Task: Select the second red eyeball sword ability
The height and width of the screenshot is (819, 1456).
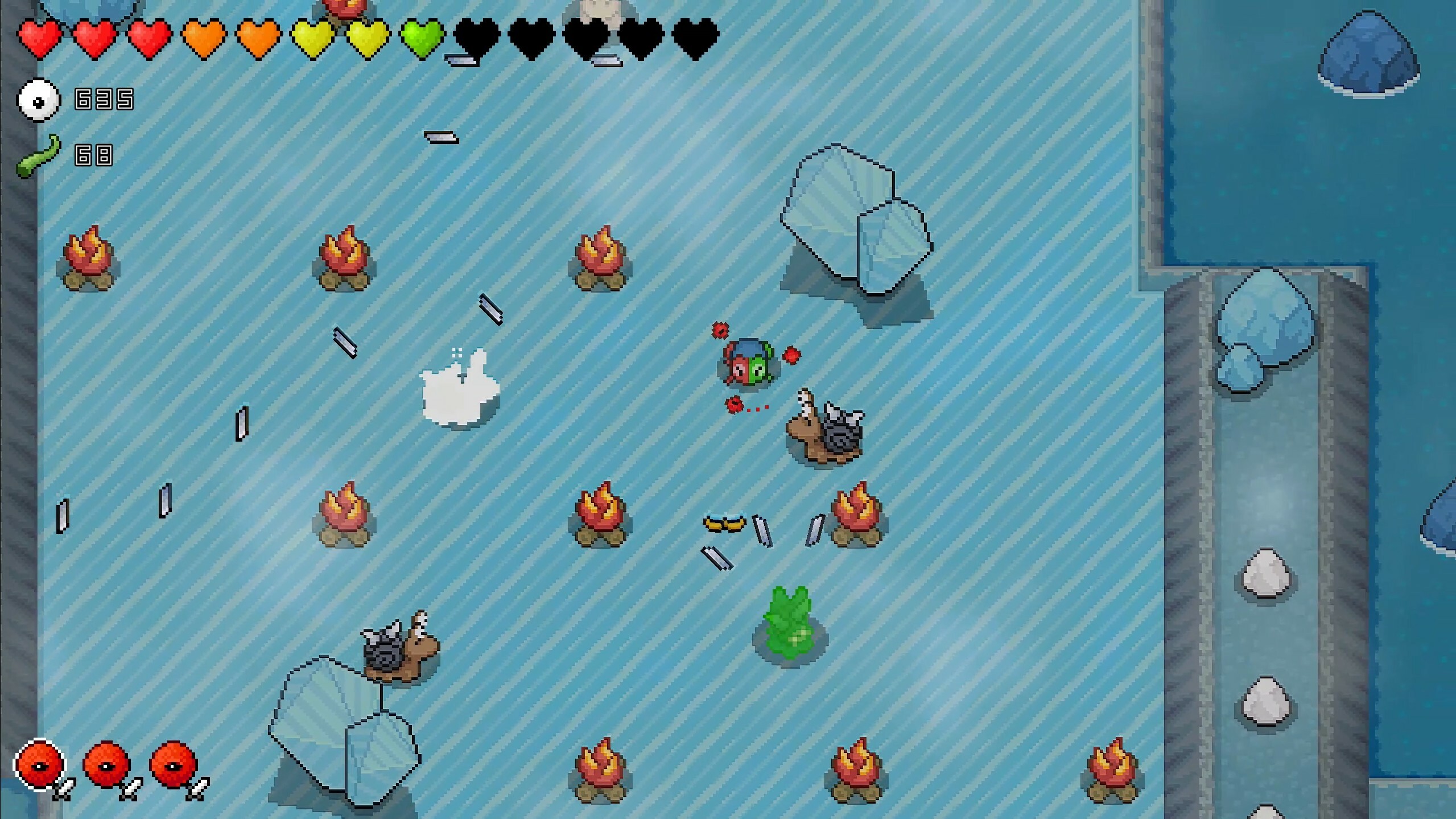Action: (x=105, y=766)
